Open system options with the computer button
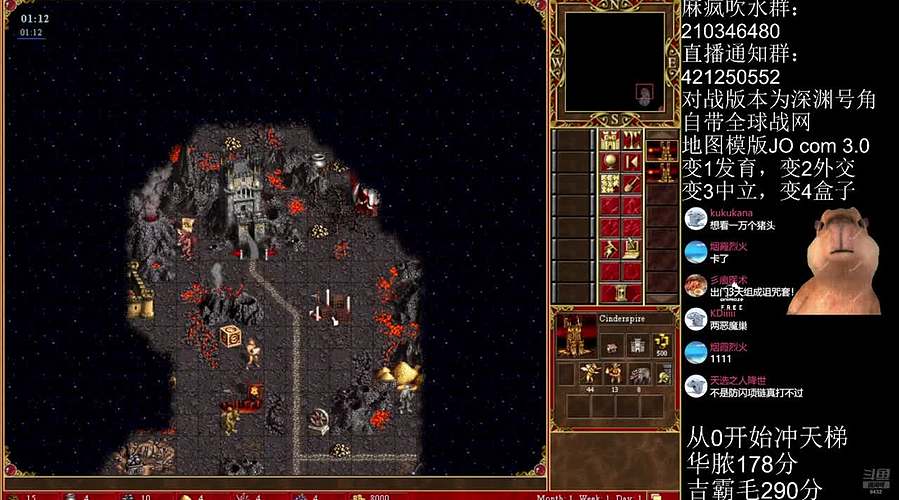899x500 pixels. (x=632, y=248)
